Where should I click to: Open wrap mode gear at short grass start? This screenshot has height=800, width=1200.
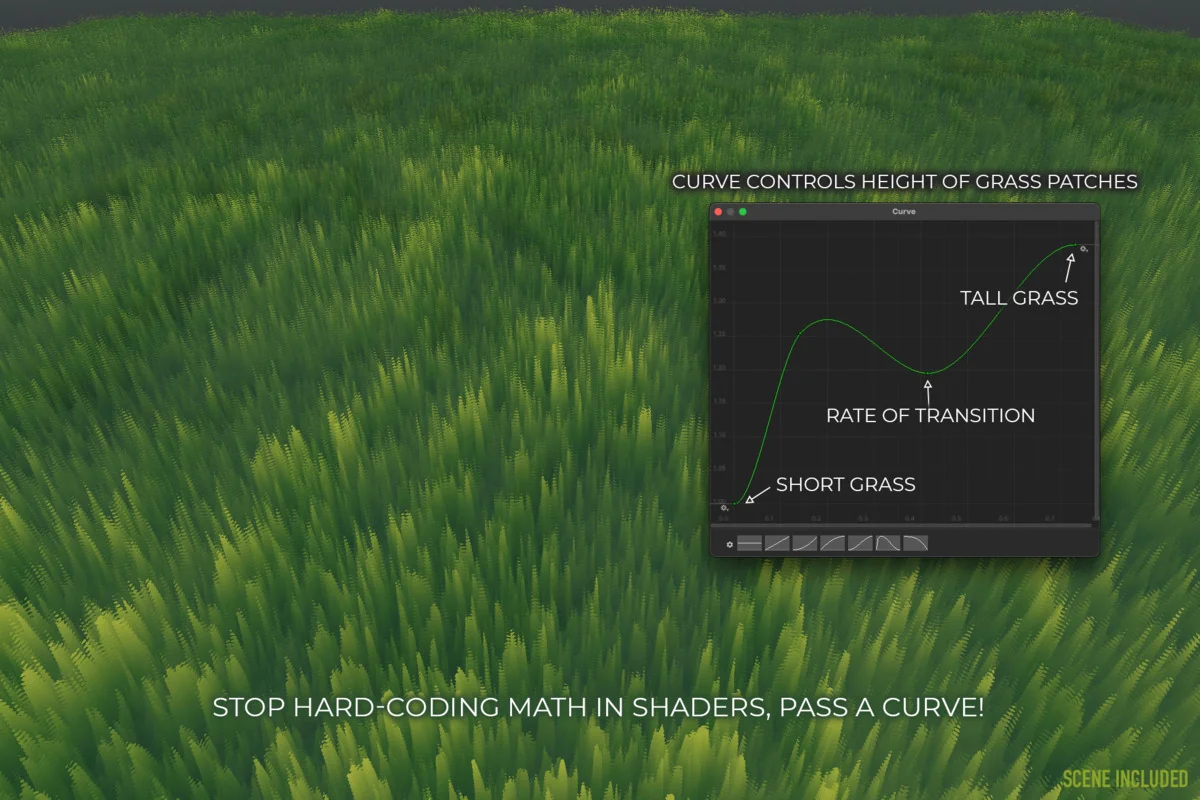(724, 508)
